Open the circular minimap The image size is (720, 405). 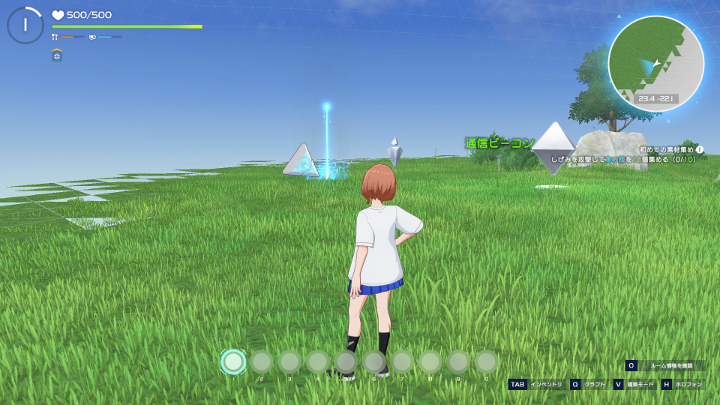click(x=655, y=61)
